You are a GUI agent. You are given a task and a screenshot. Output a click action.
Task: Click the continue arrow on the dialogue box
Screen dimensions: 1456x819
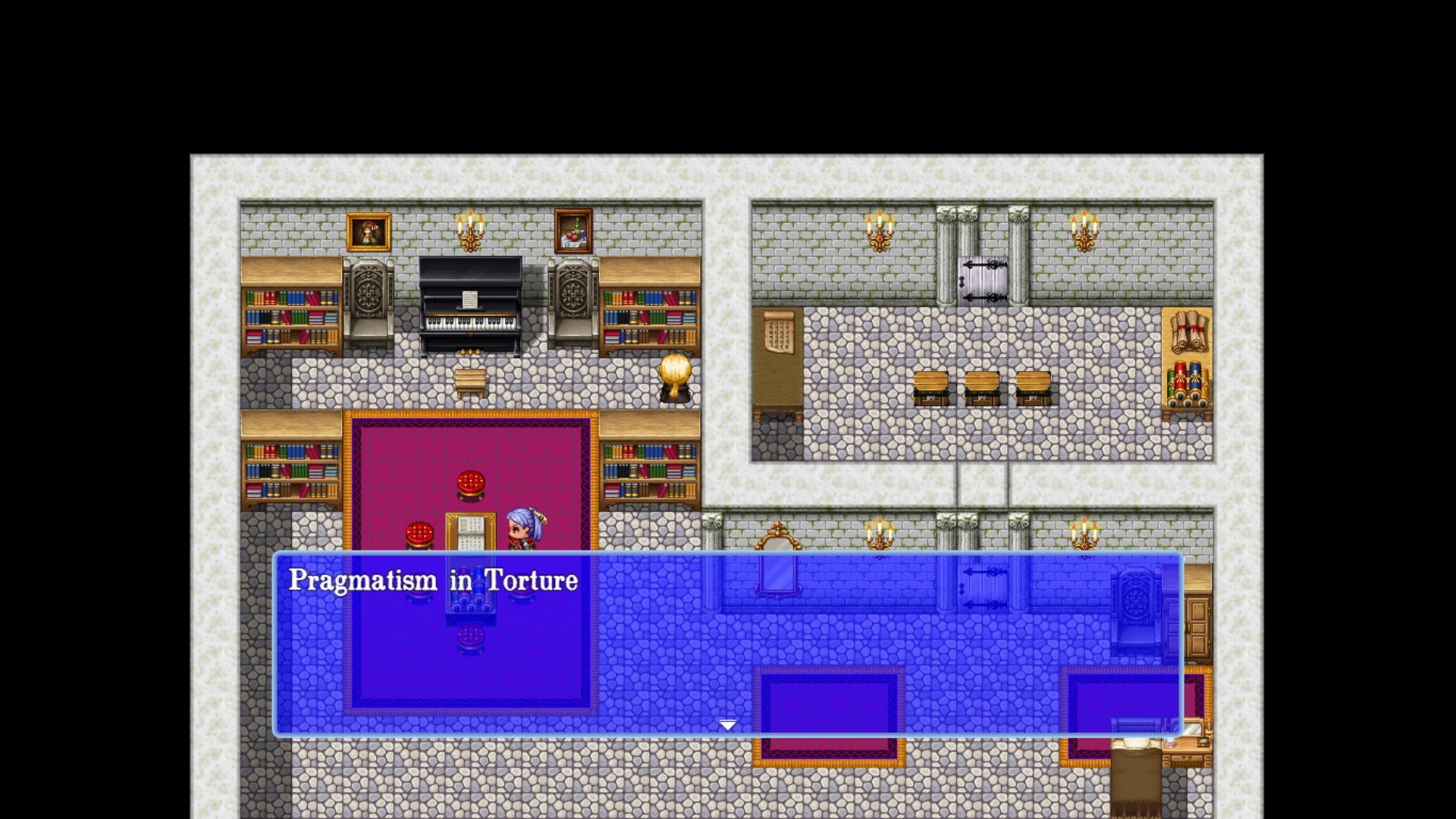(x=727, y=725)
